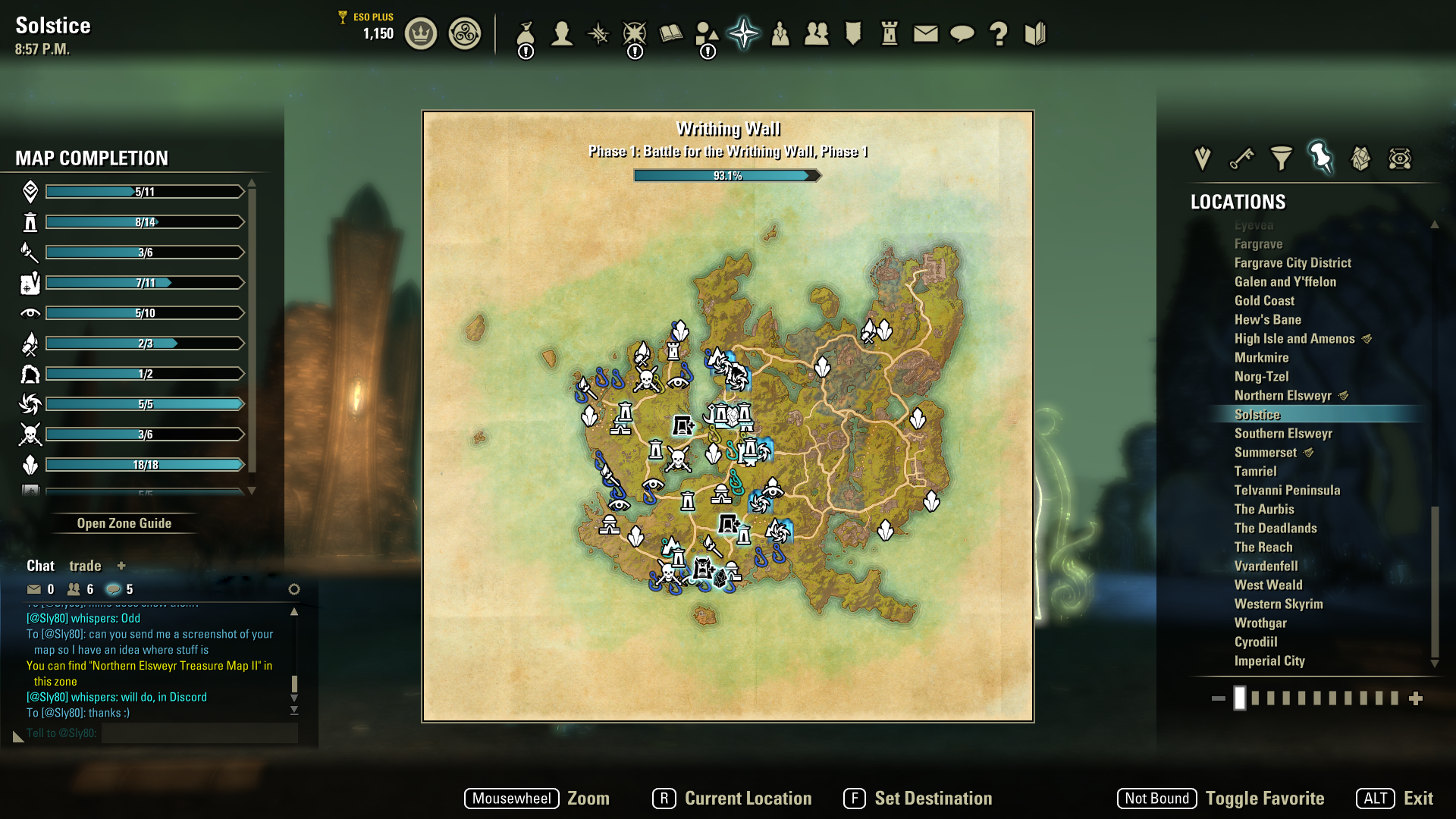1456x819 pixels.
Task: Open the journal book menu
Action: (x=671, y=34)
